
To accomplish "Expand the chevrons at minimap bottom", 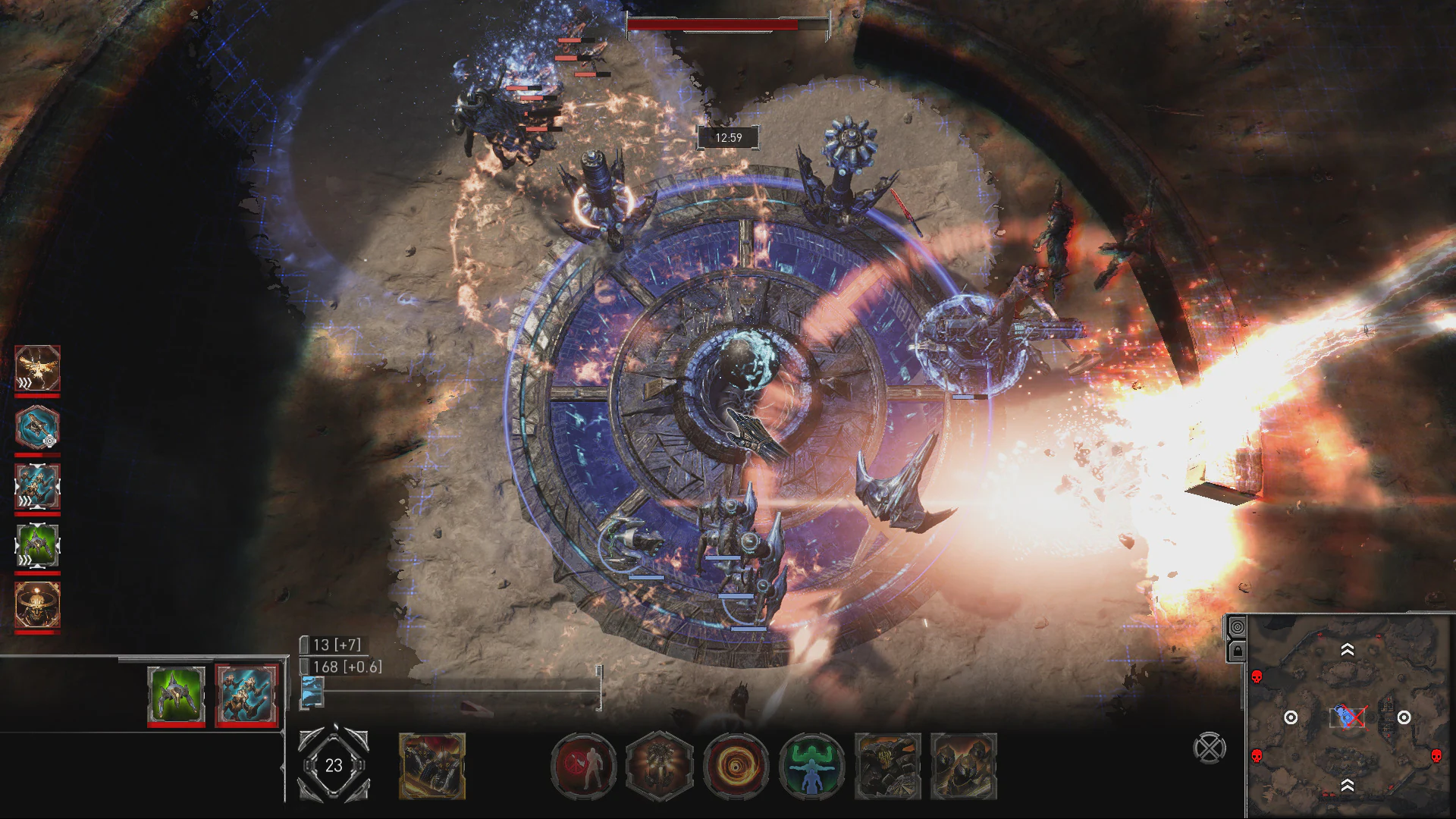I will tap(1347, 785).
